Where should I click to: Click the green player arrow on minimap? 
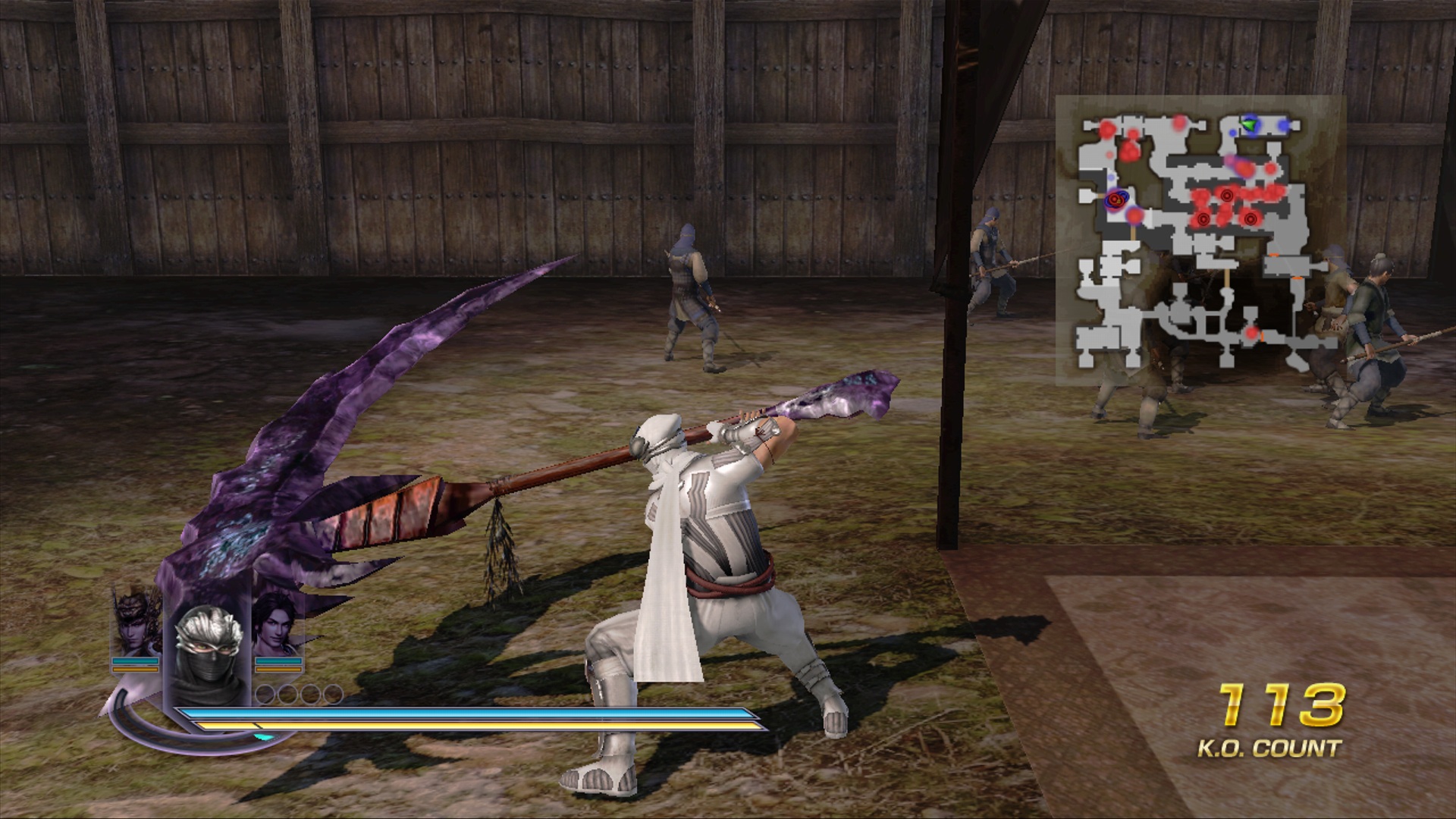[x=1250, y=124]
